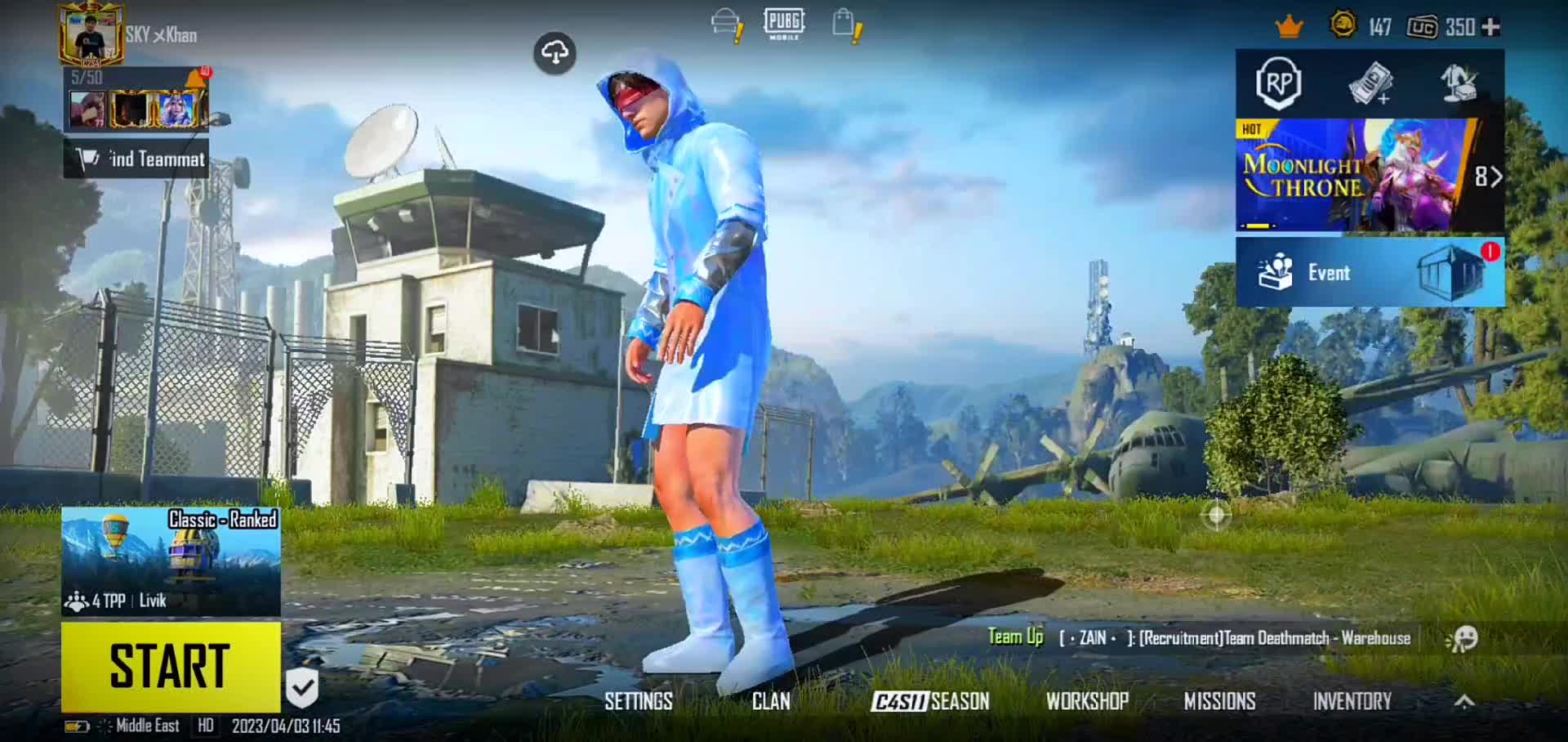This screenshot has width=1568, height=742.
Task: Open the Inventory menu
Action: pyautogui.click(x=1352, y=701)
